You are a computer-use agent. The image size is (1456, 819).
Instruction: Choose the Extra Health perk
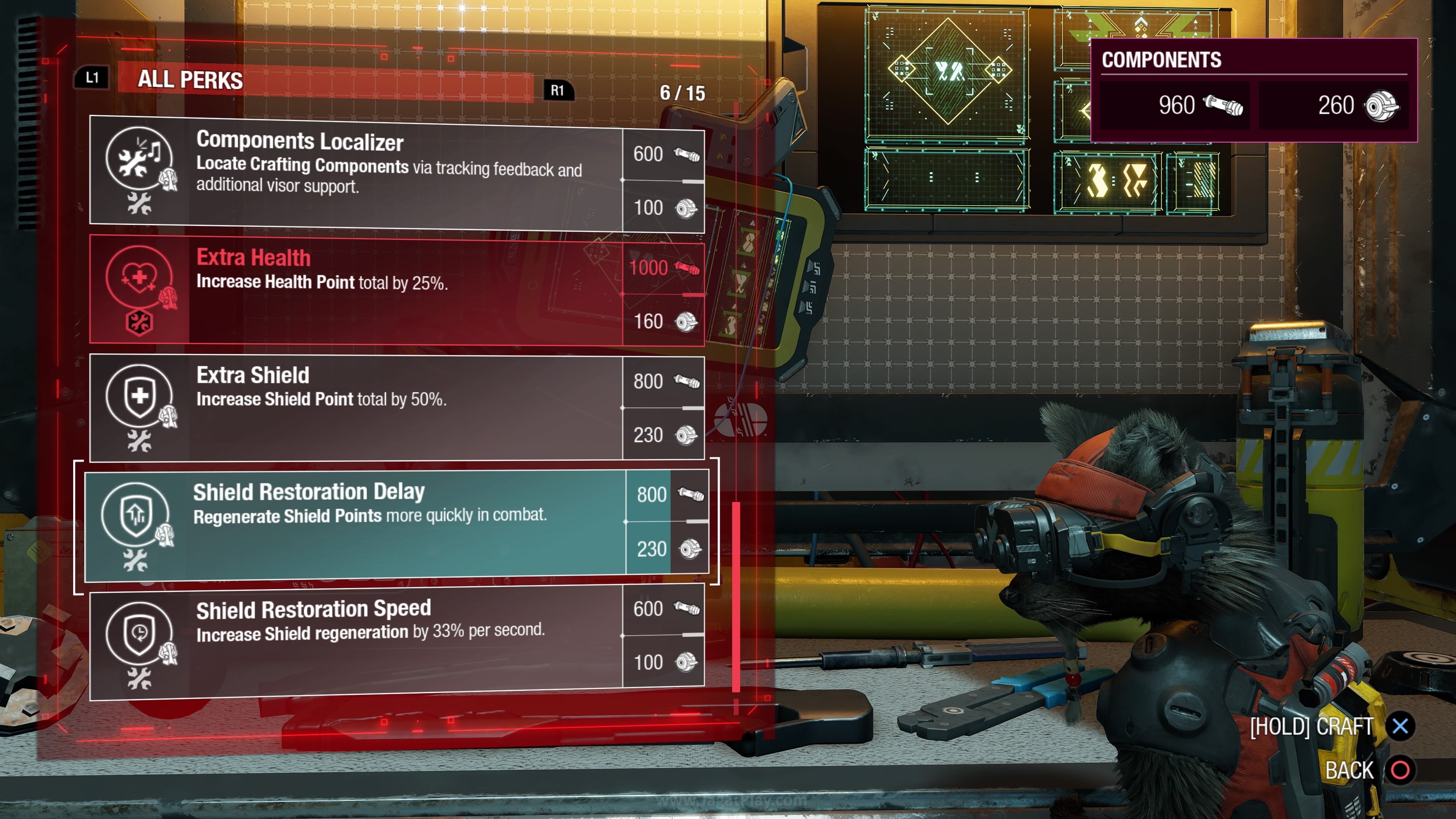(395, 290)
